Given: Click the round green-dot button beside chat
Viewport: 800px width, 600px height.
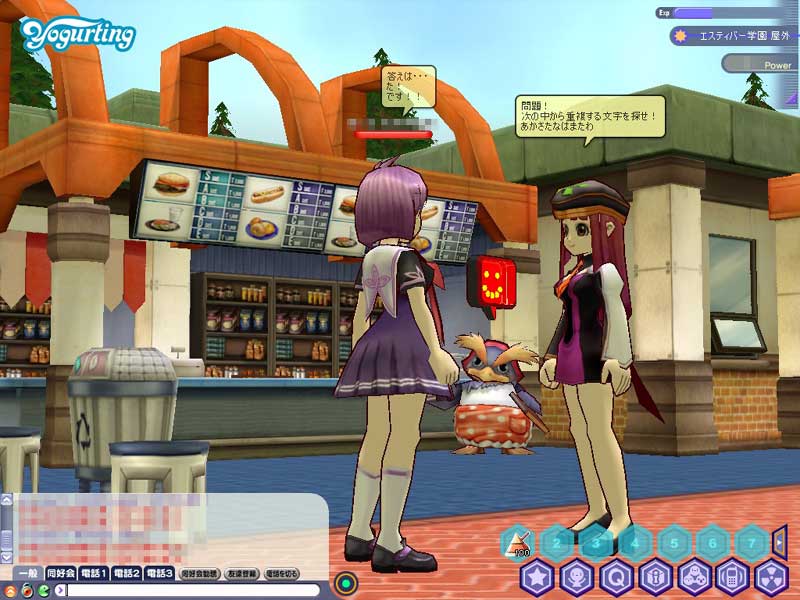Looking at the screenshot, I should point(346,581).
